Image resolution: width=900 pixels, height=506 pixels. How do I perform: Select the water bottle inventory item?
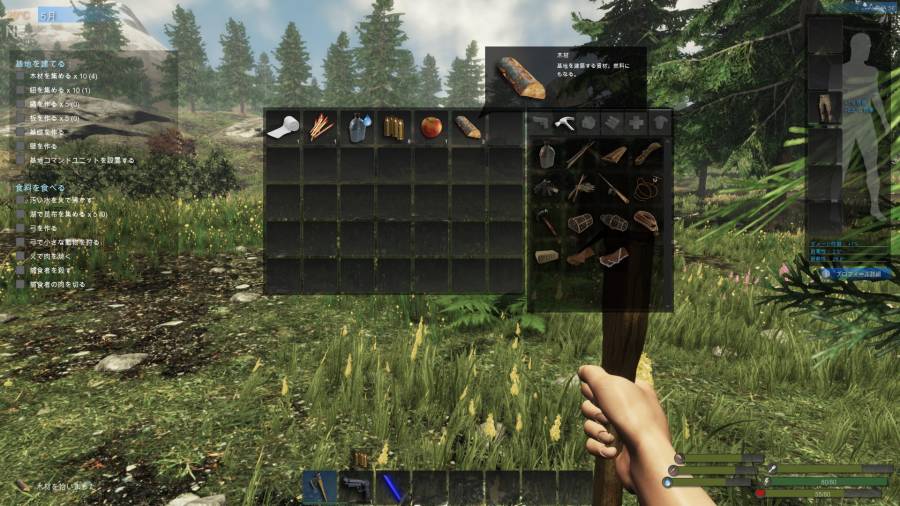point(357,127)
